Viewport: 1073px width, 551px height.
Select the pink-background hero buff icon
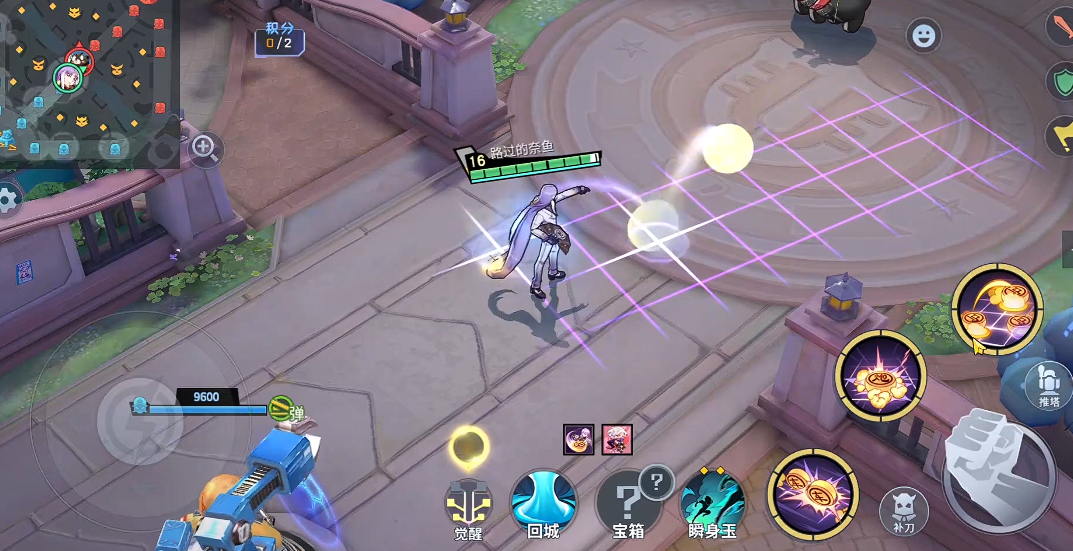[x=617, y=438]
